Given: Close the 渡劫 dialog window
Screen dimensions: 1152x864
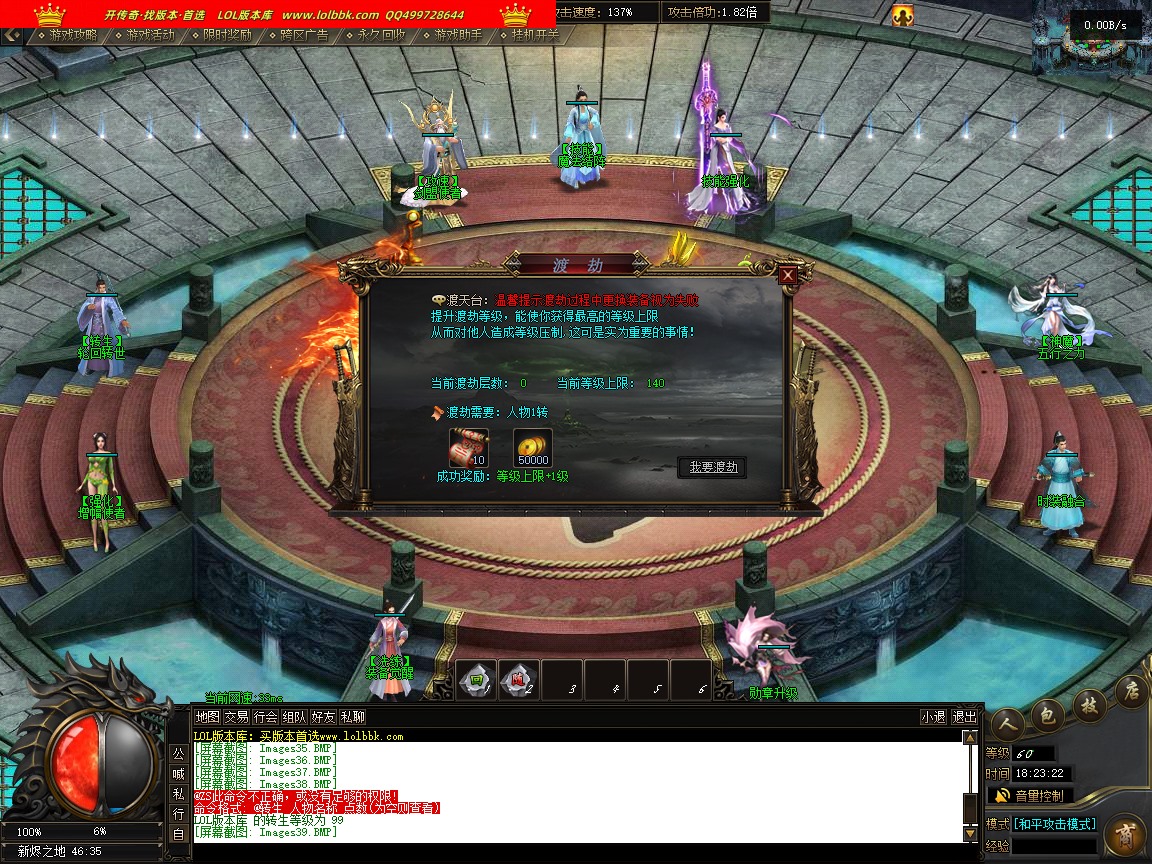Looking at the screenshot, I should click(x=788, y=275).
